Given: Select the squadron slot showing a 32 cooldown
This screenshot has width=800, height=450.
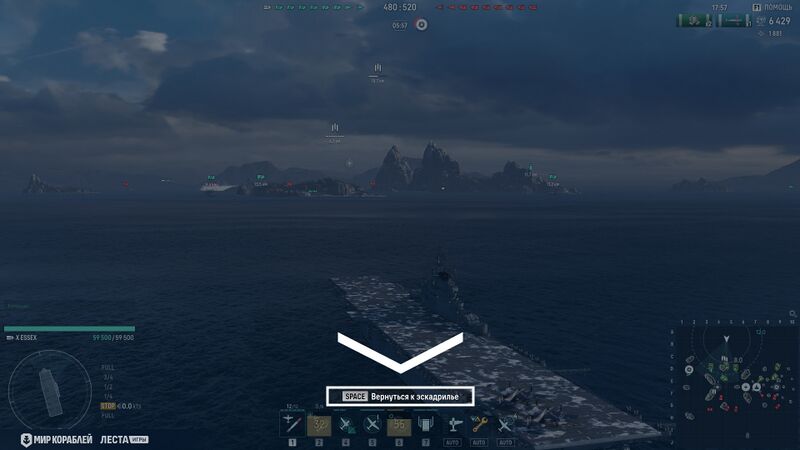Looking at the screenshot, I should [319, 425].
